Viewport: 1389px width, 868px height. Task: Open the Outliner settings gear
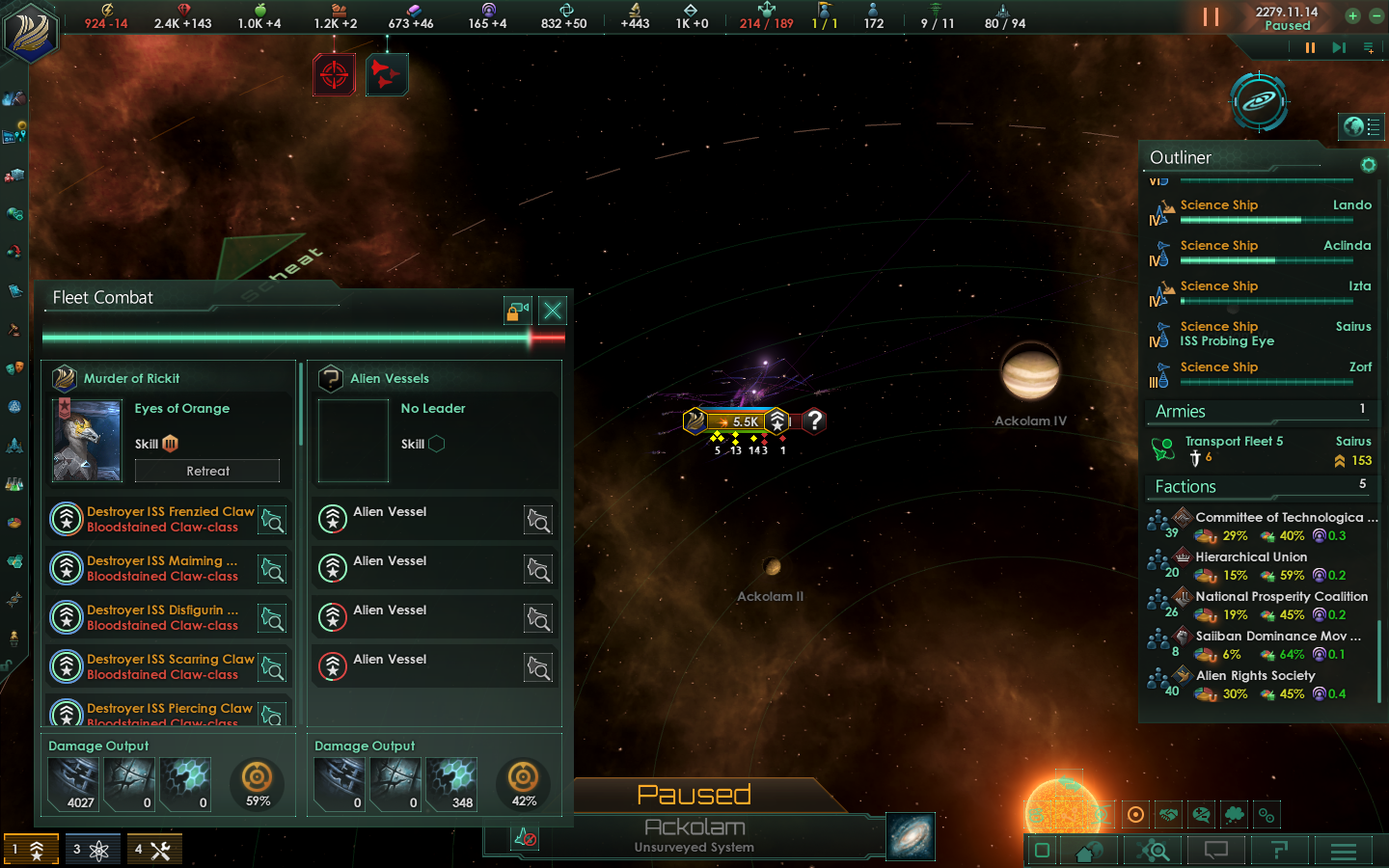point(1368,165)
